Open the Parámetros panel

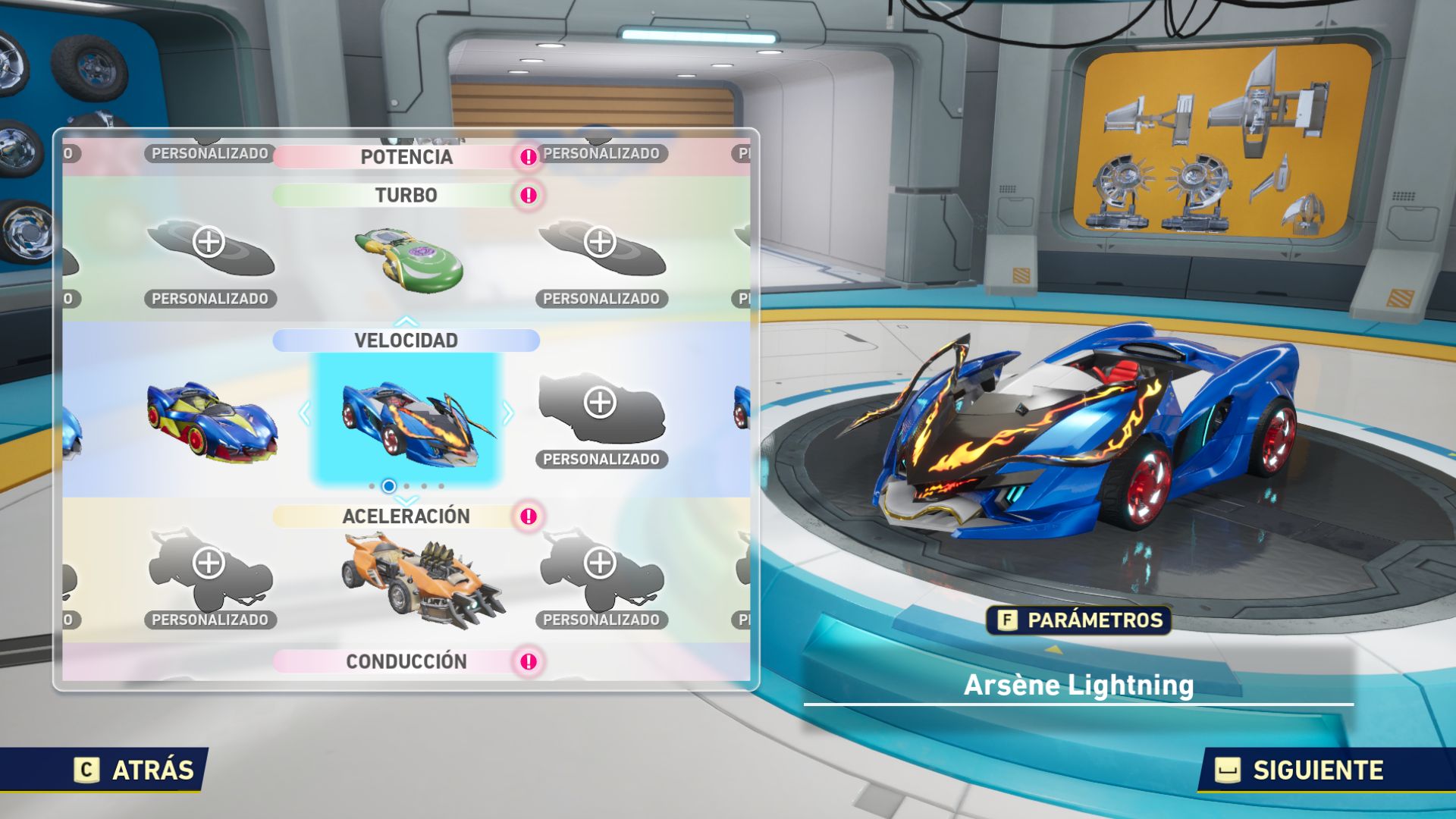coord(1079,620)
